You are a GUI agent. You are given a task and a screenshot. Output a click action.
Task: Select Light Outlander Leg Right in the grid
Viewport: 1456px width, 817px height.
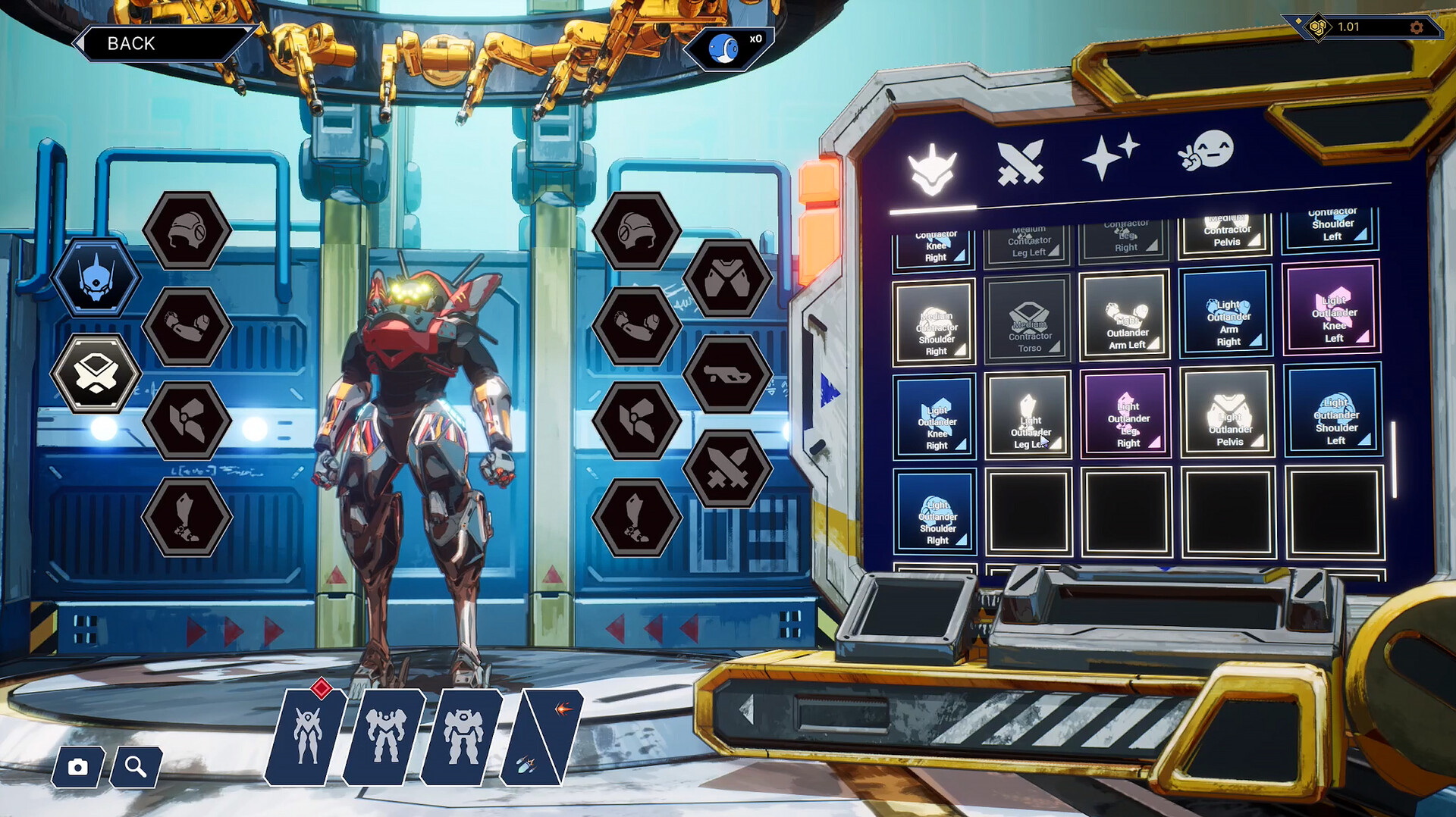(1126, 415)
